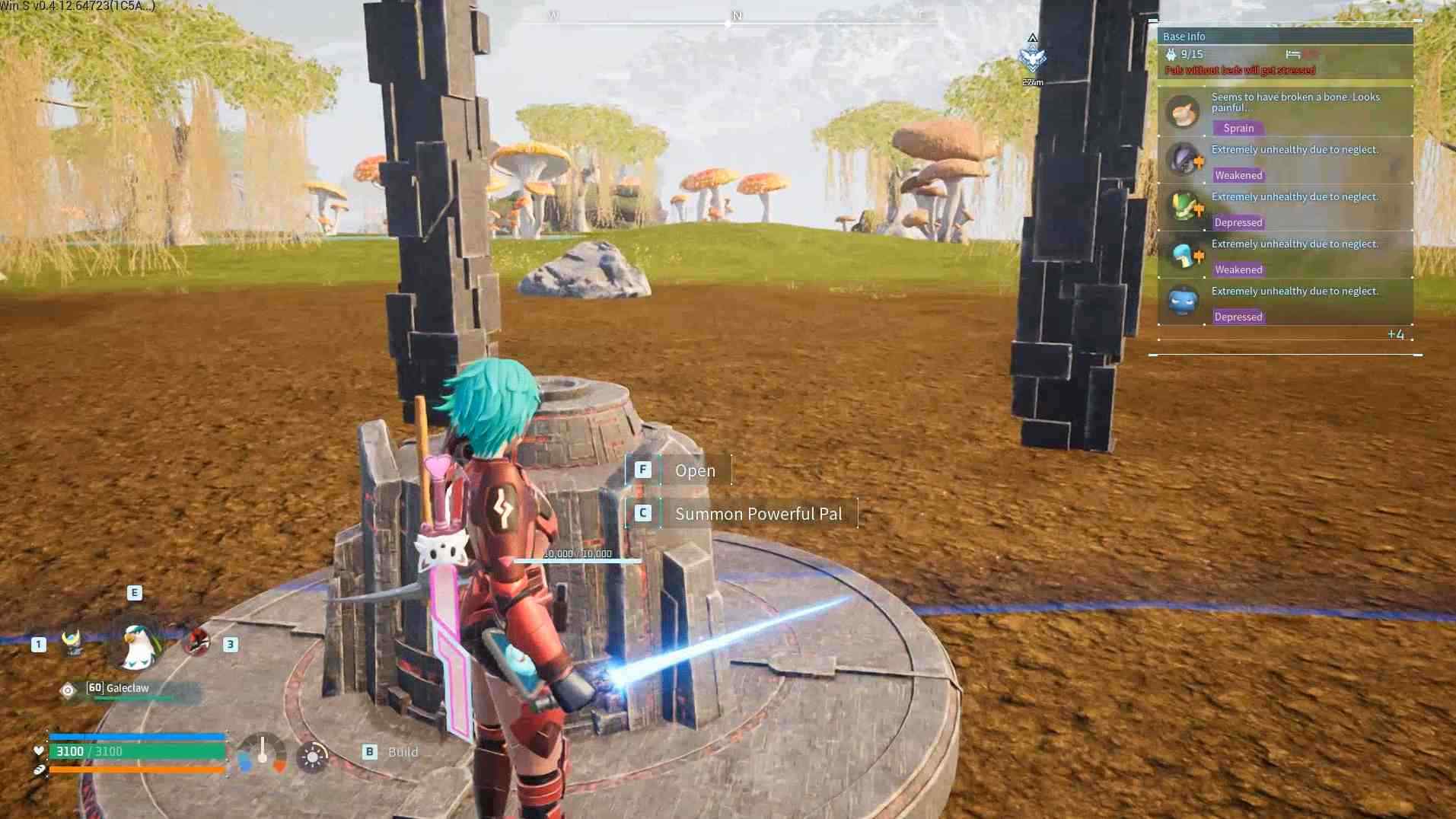Click the base pal count 9/15 icon
Viewport: 1456px width, 819px height.
tap(1171, 54)
